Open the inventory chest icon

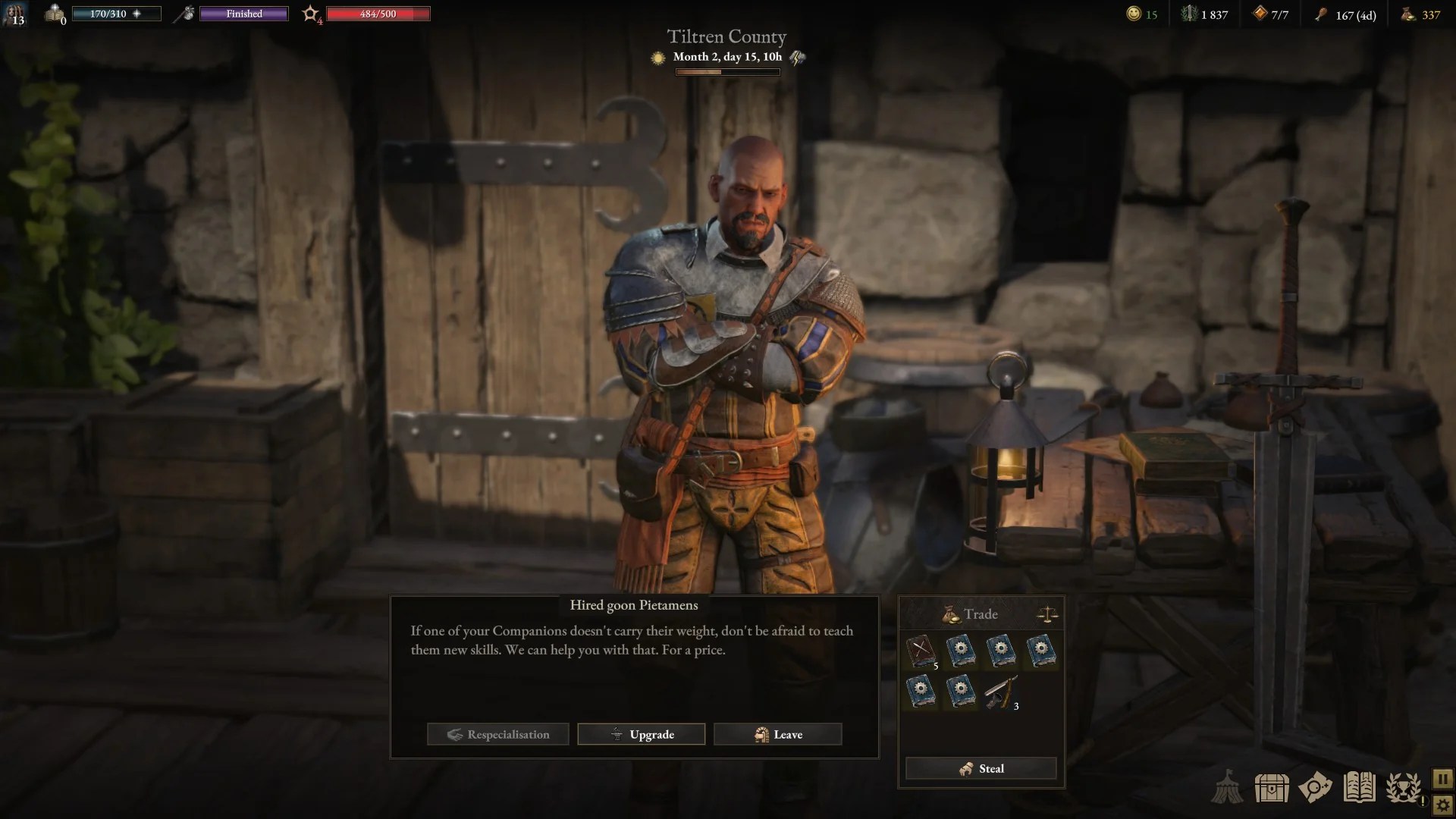click(x=1272, y=787)
